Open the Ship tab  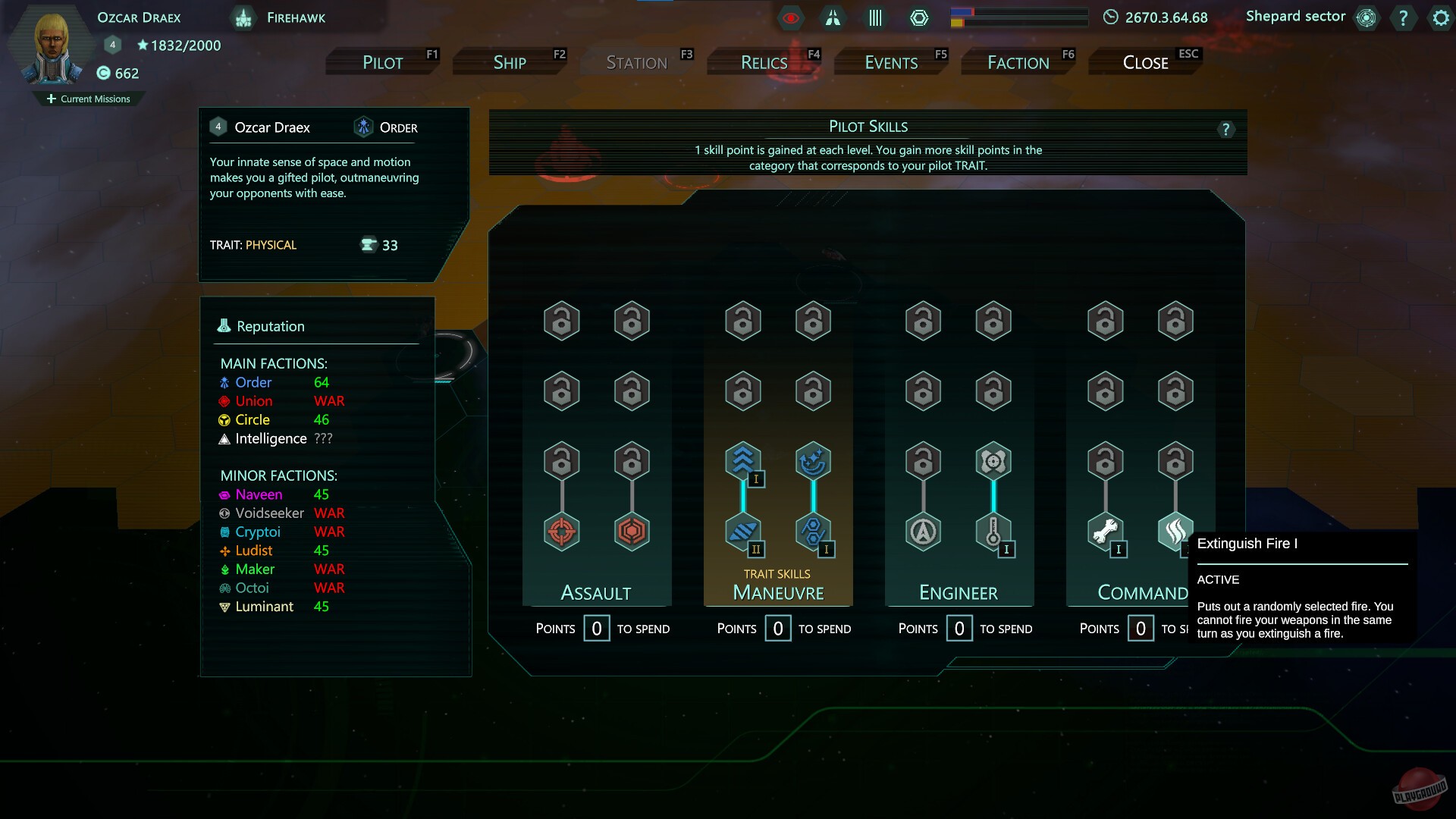[510, 62]
